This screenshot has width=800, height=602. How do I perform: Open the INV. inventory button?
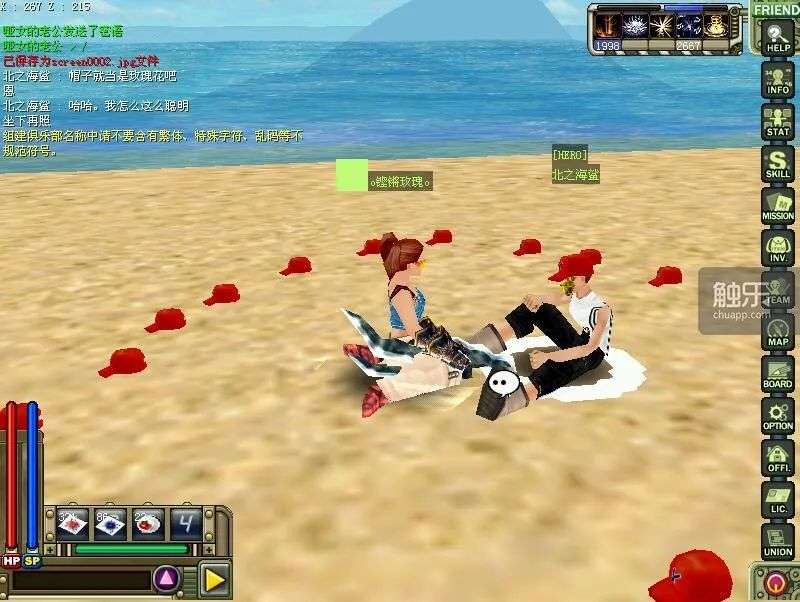tap(777, 247)
